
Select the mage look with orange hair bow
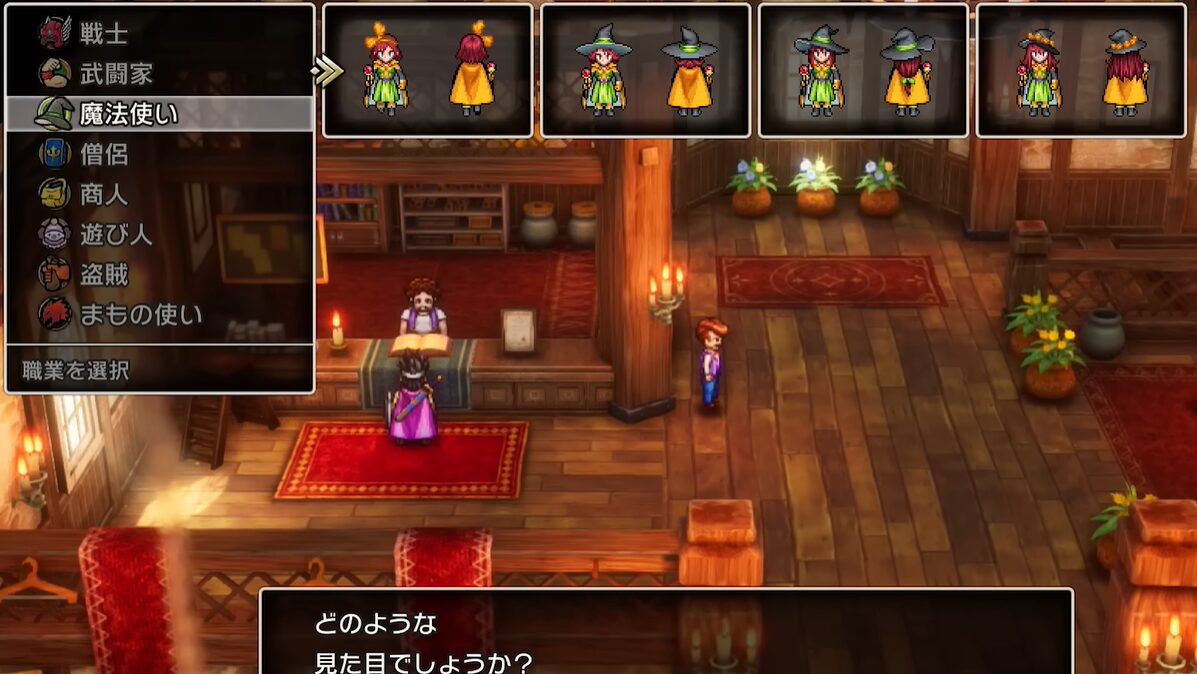click(427, 70)
